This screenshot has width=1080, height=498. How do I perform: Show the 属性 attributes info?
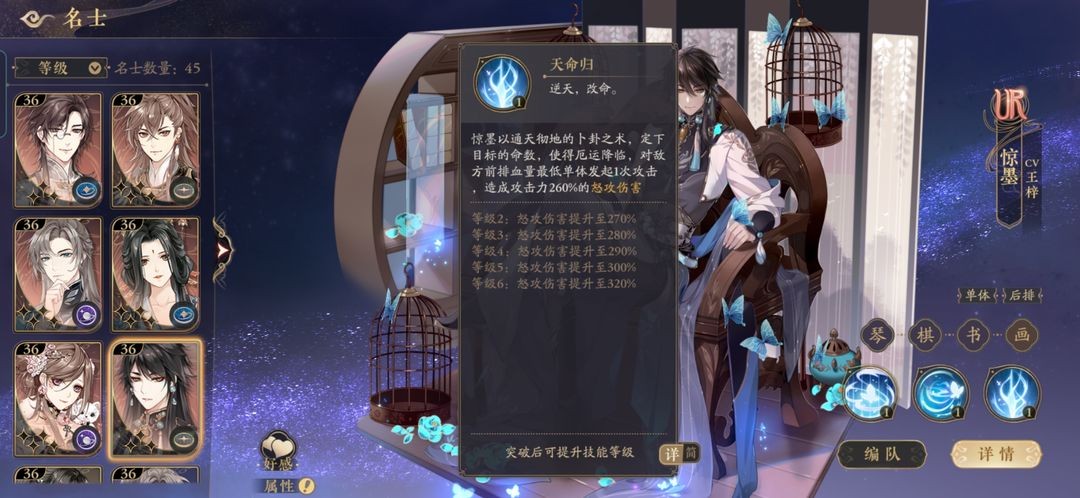[x=279, y=486]
